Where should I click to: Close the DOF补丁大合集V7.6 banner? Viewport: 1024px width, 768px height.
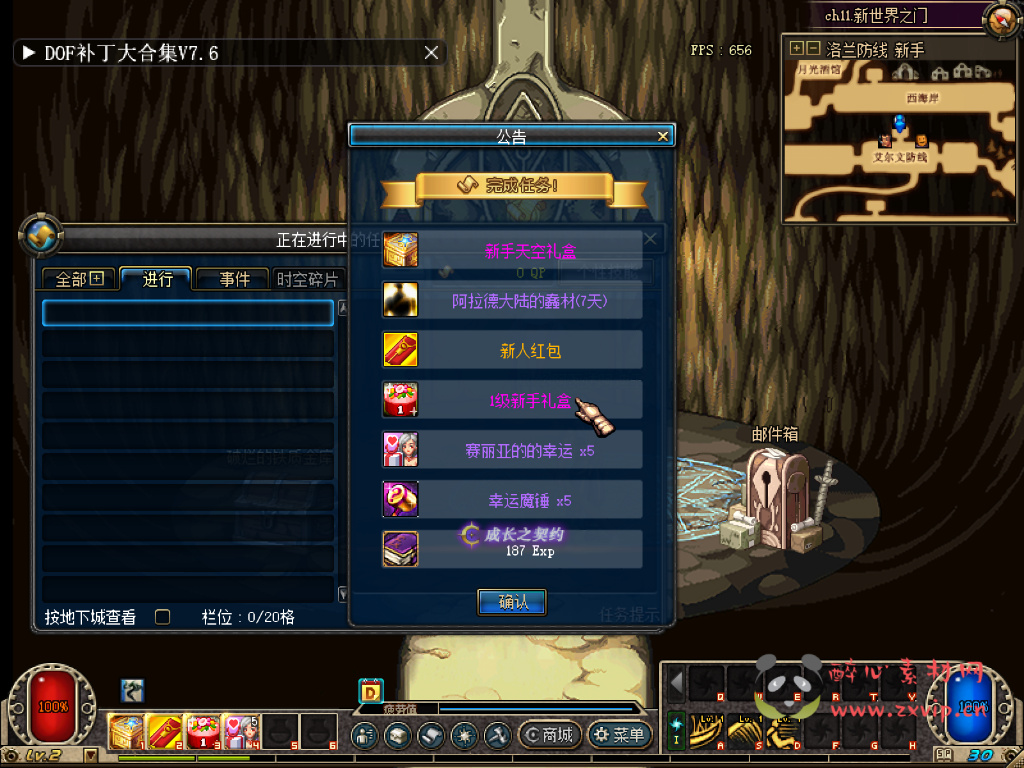click(x=431, y=53)
